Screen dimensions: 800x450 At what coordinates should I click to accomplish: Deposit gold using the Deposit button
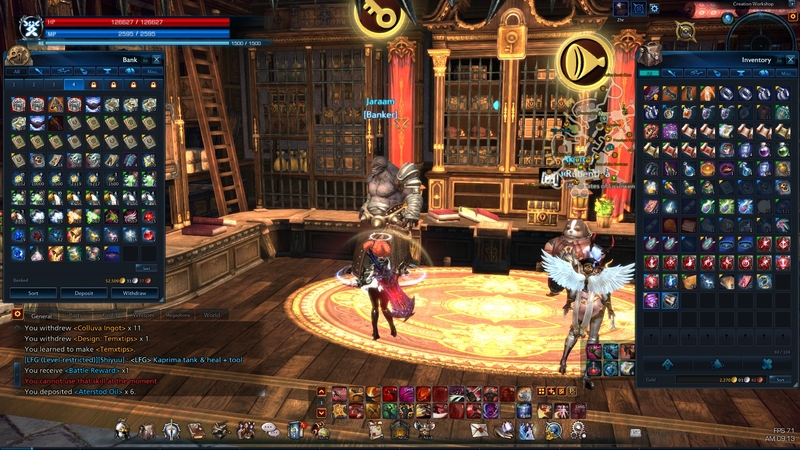coord(84,293)
